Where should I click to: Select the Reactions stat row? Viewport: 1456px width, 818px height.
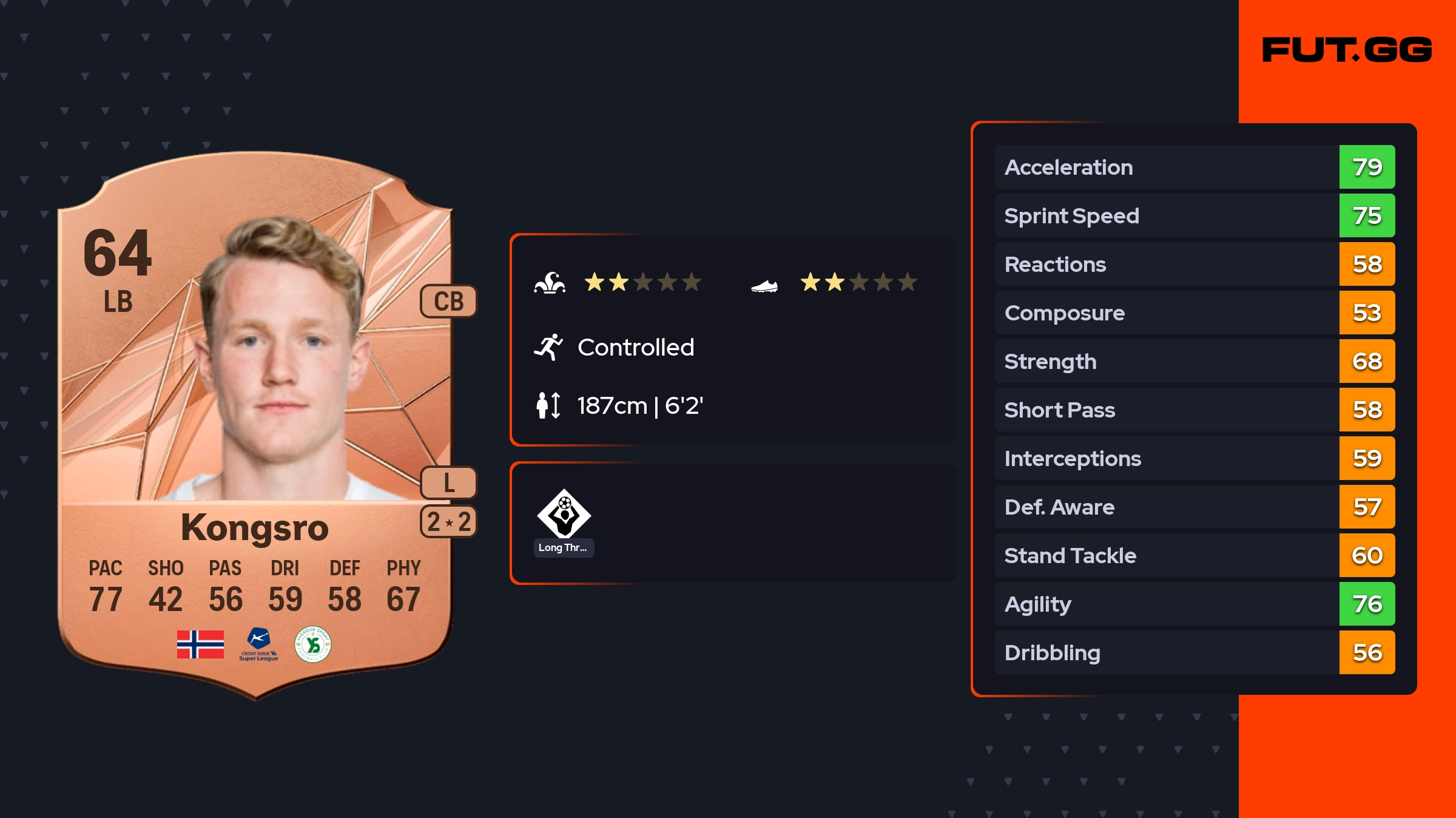tap(1194, 264)
